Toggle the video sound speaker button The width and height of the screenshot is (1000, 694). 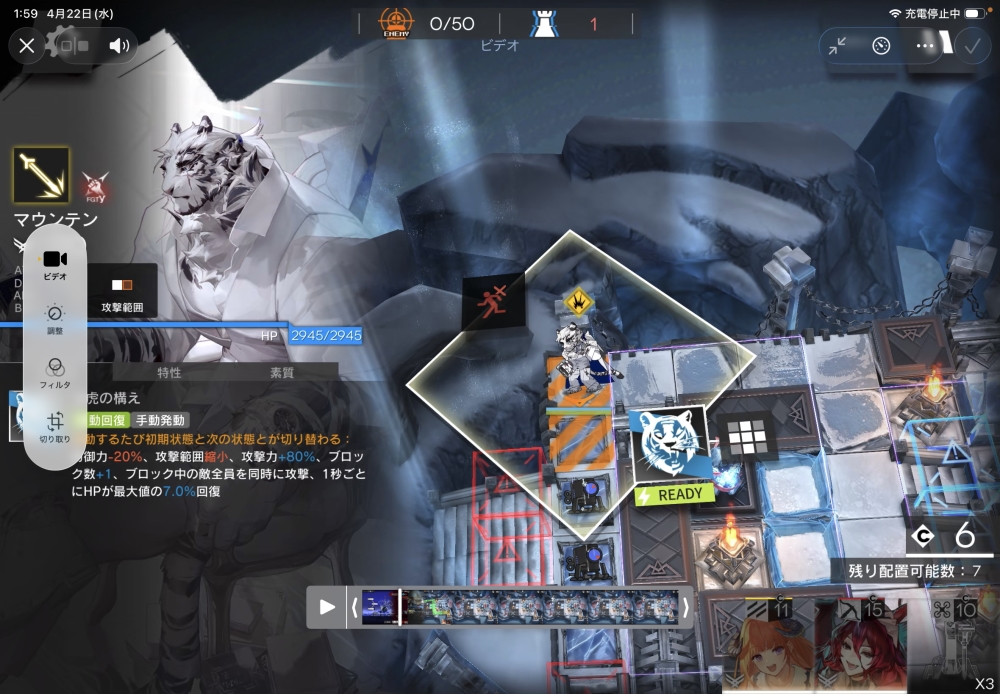(x=120, y=45)
